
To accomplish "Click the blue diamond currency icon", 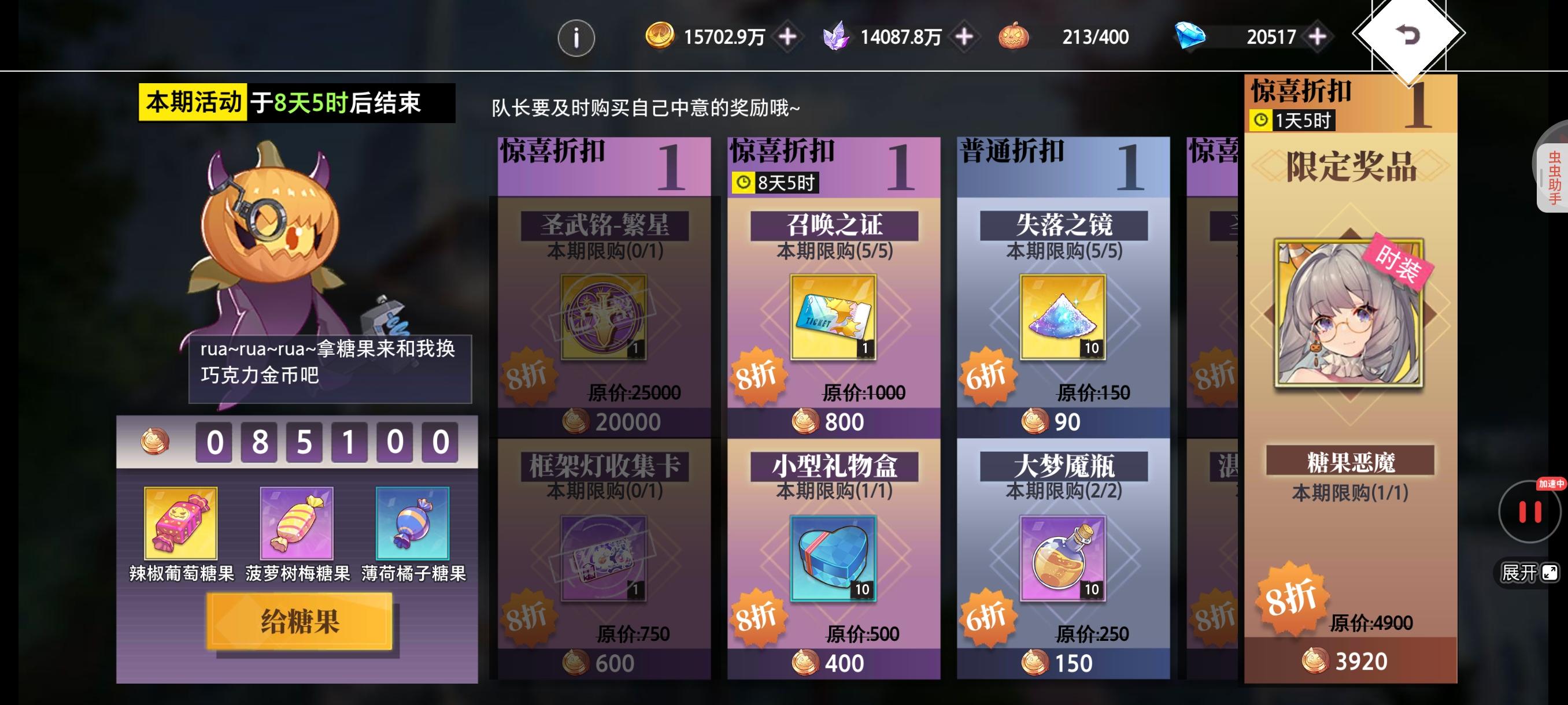I will pyautogui.click(x=1190, y=38).
